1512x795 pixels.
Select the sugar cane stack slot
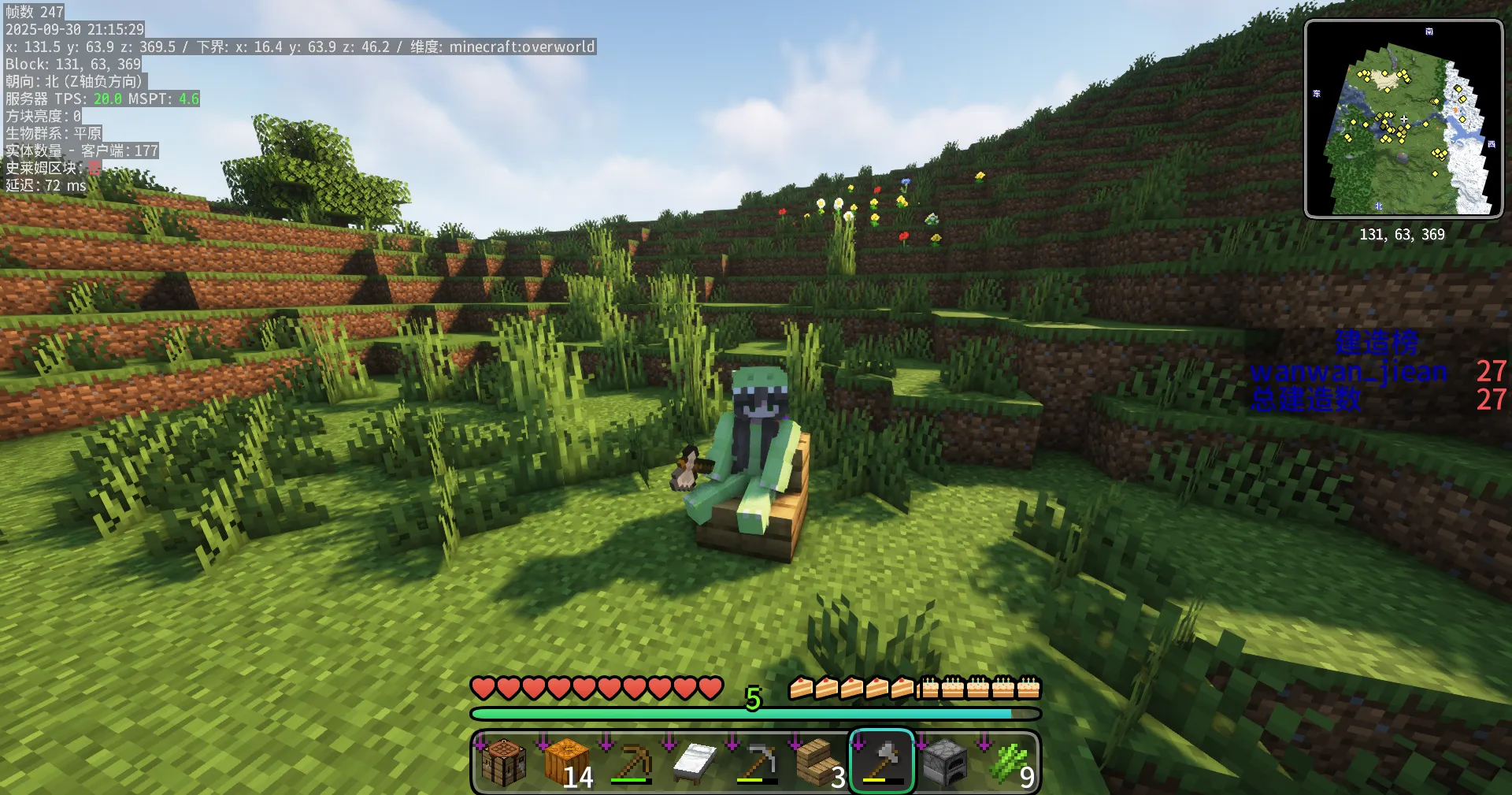1008,762
